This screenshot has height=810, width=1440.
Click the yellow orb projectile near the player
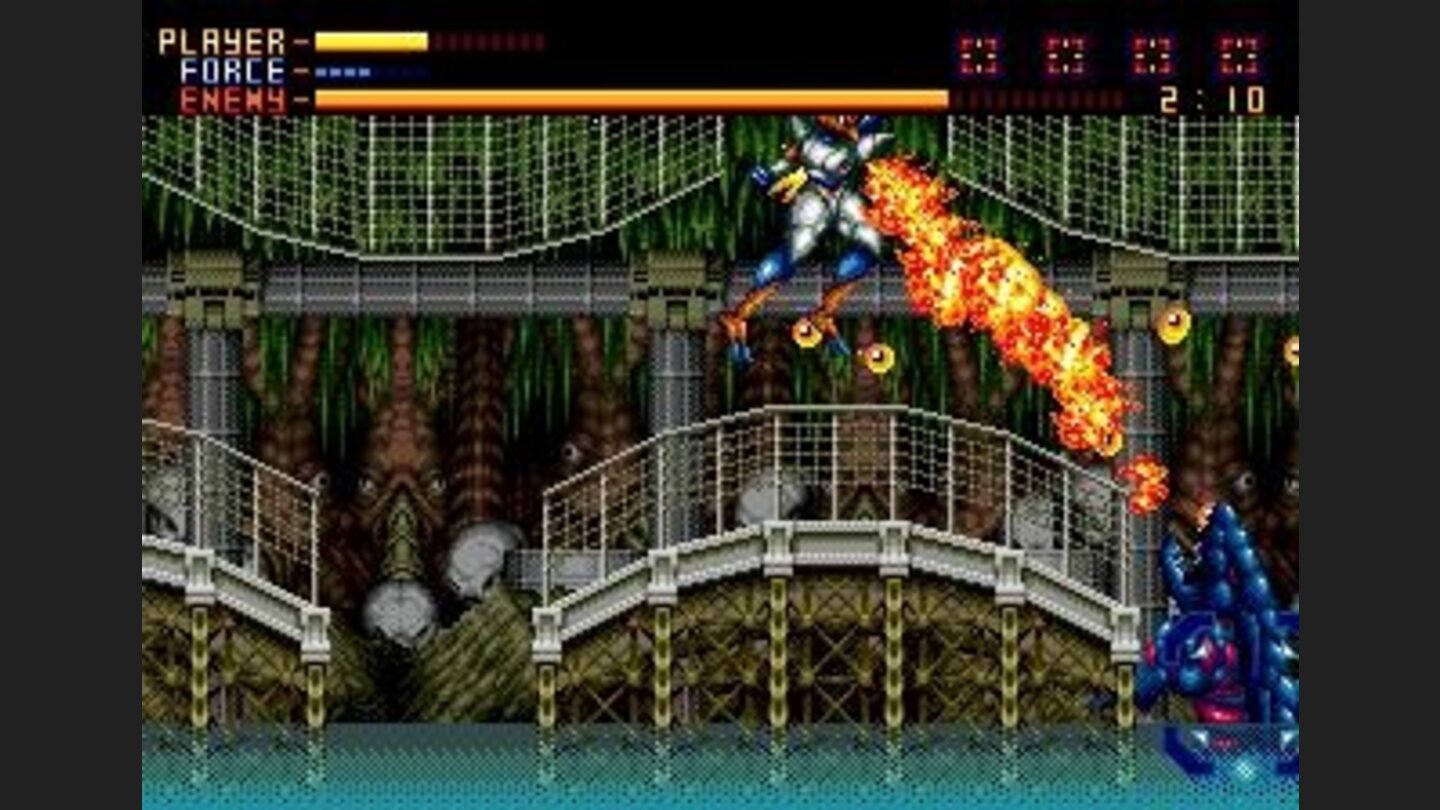(x=805, y=335)
